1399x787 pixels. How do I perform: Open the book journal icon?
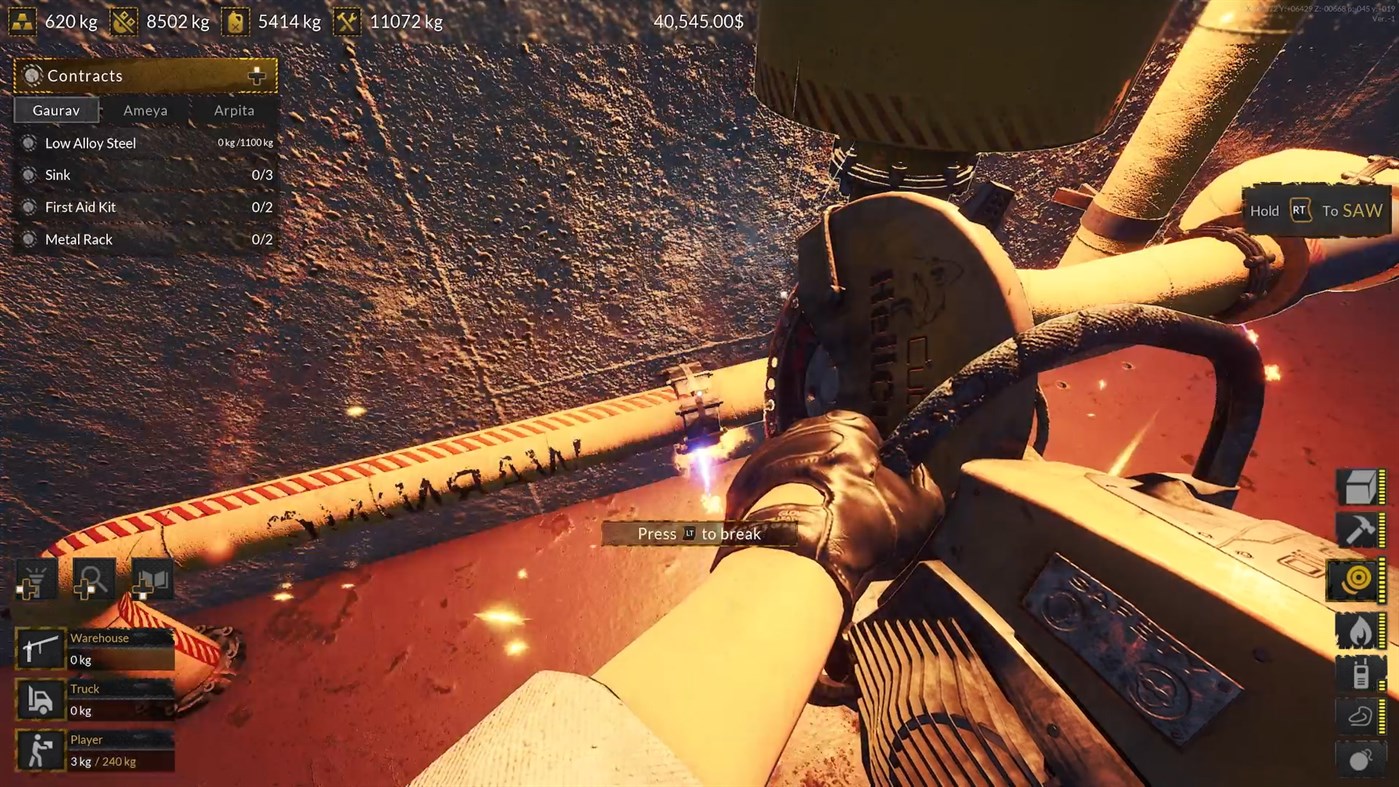click(x=152, y=580)
